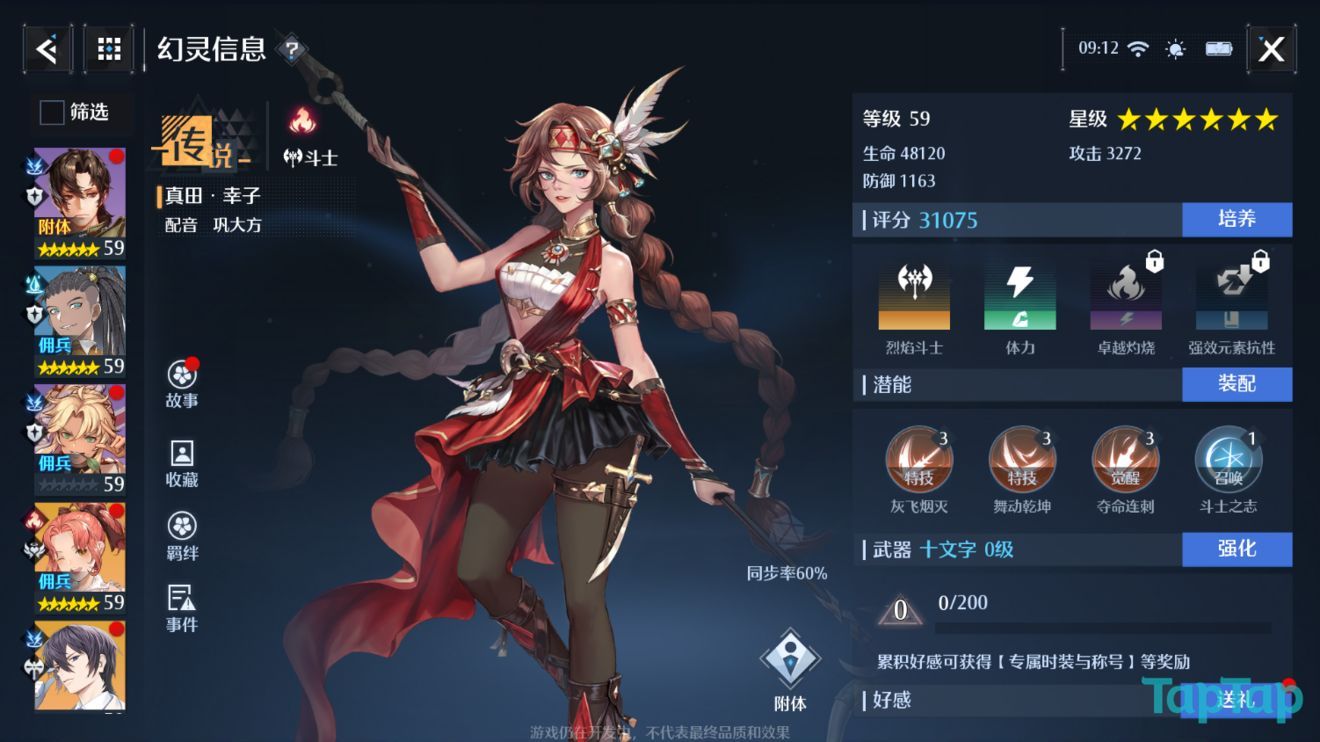Select the 舞动乾坤 special skill icon

[1022, 458]
